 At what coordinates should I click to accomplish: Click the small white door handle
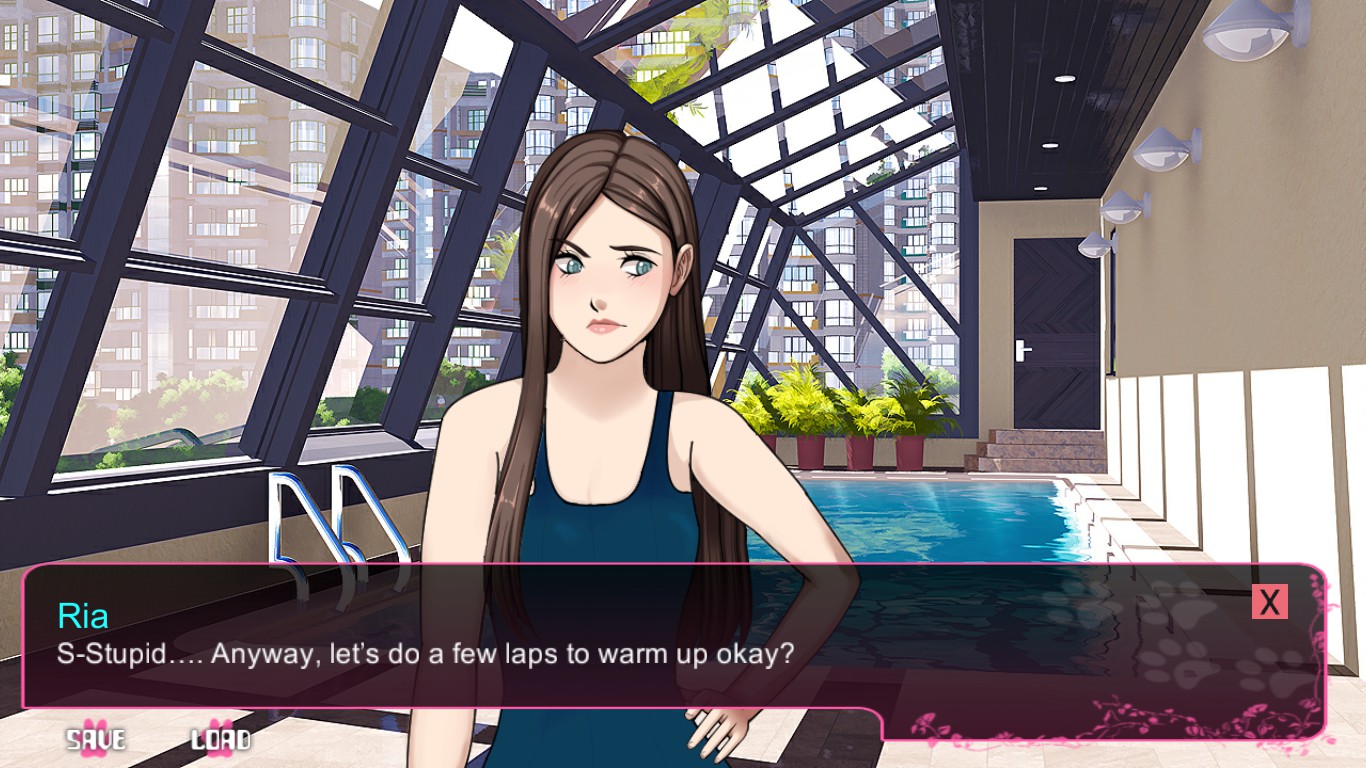coord(1020,350)
